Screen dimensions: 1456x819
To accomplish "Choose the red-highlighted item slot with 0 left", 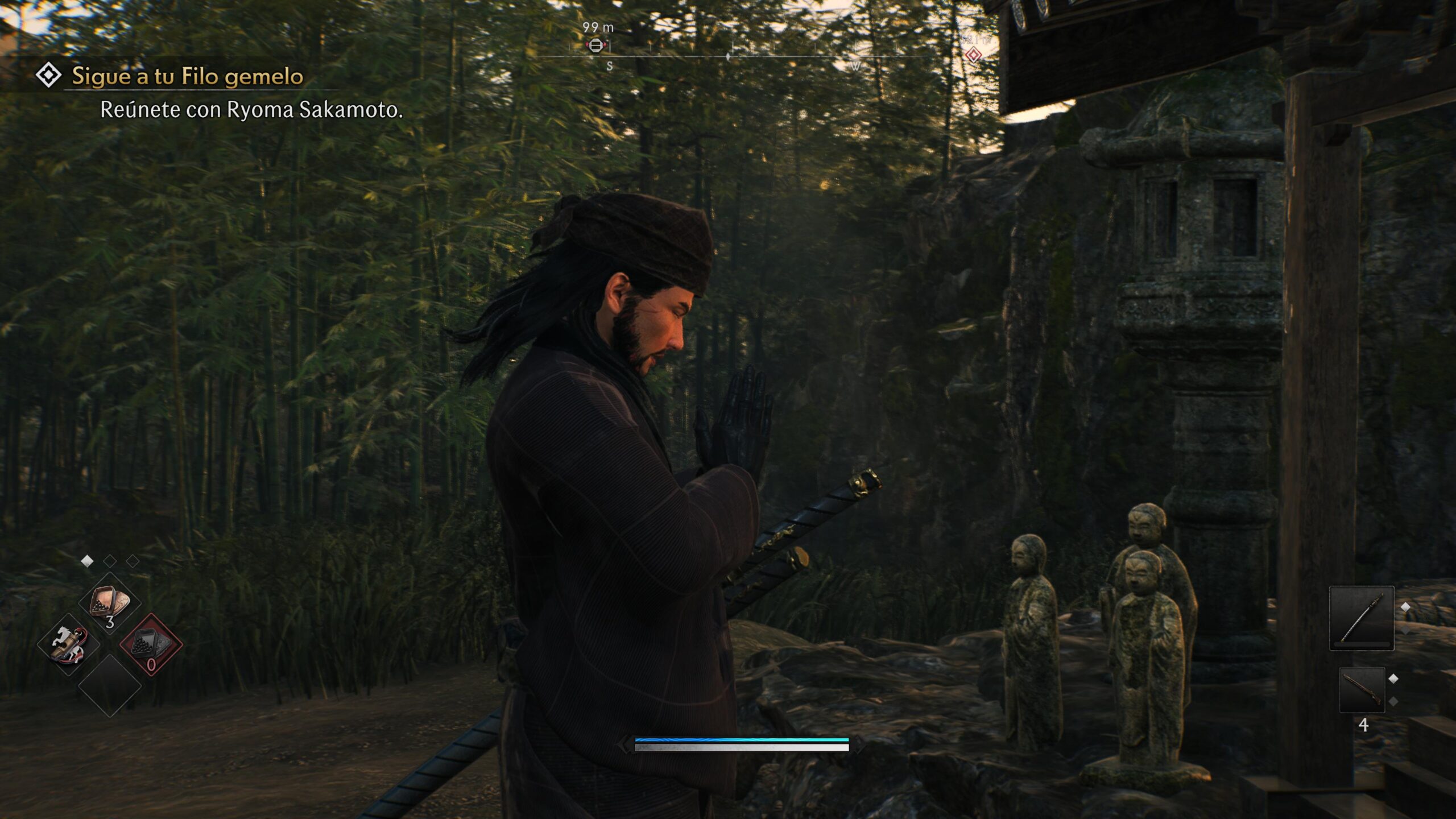I will [x=151, y=645].
